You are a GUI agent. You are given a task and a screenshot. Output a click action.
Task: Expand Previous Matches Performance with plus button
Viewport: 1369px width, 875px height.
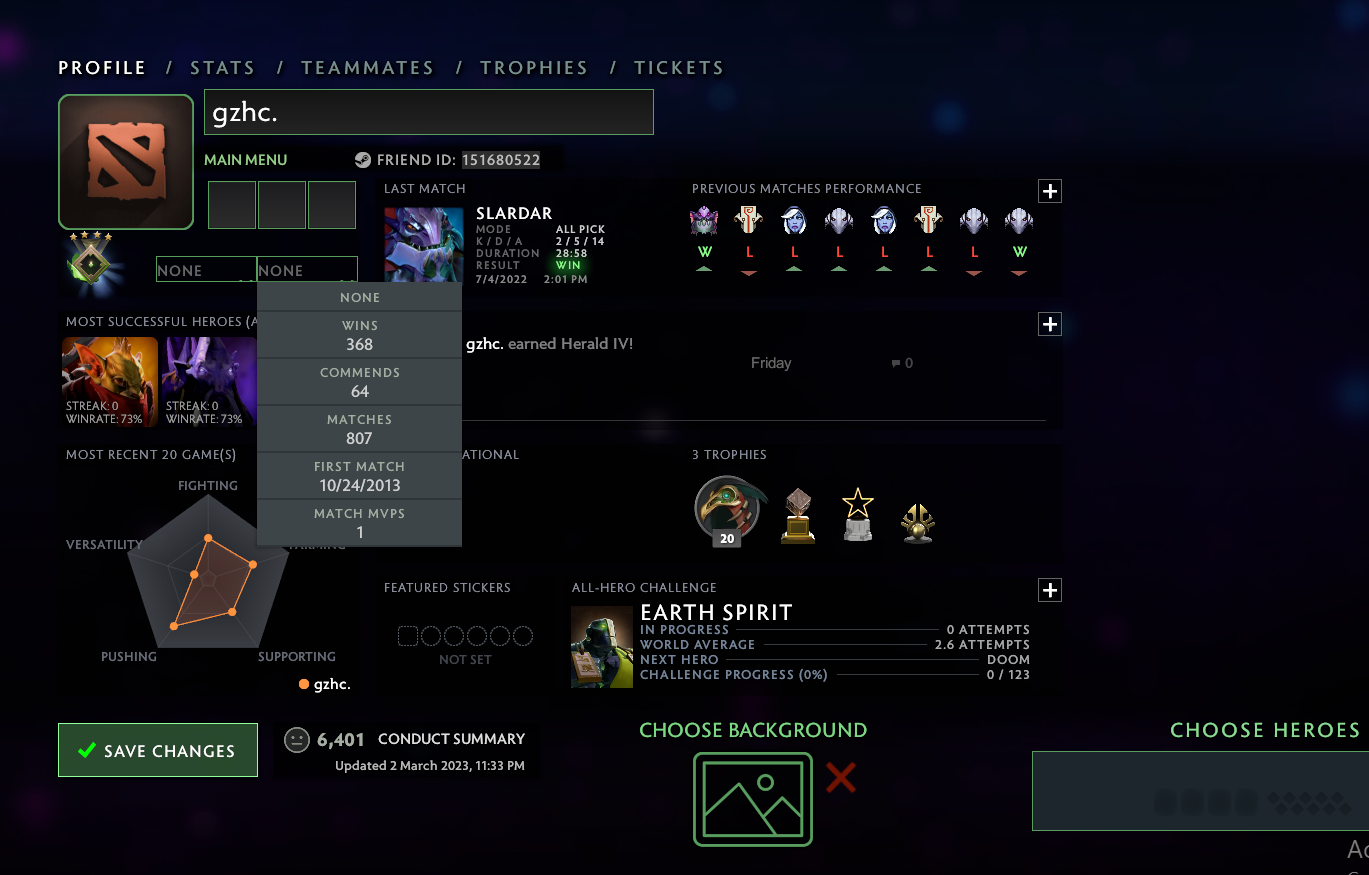[1049, 190]
